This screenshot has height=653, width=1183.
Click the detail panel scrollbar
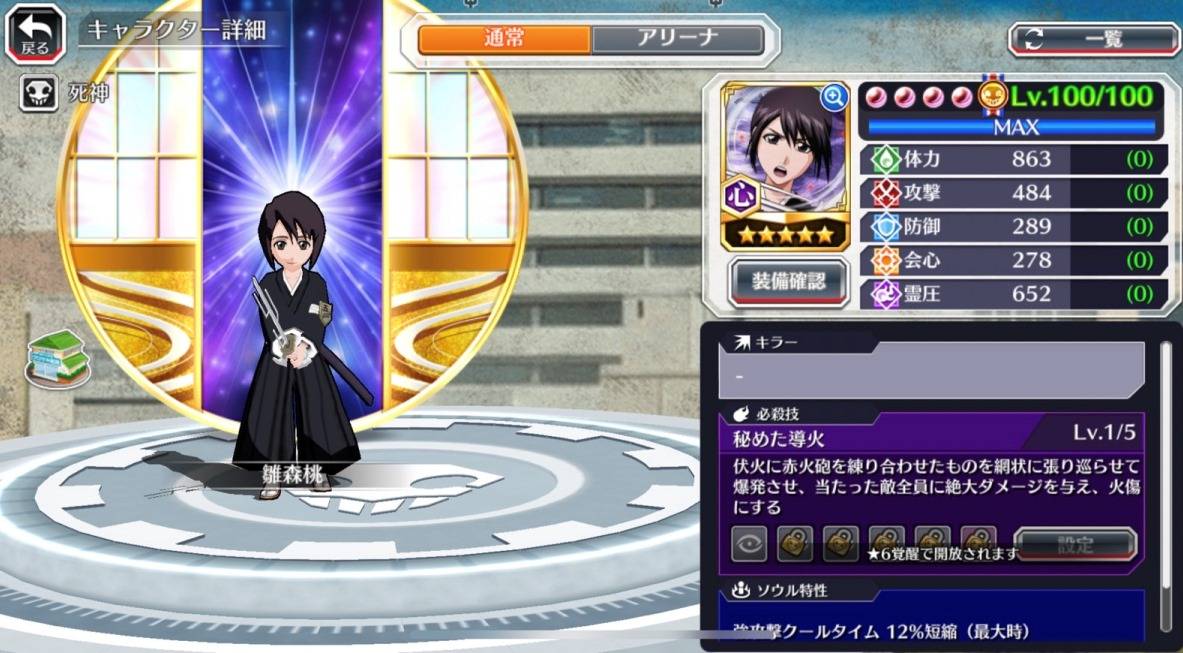[1165, 470]
